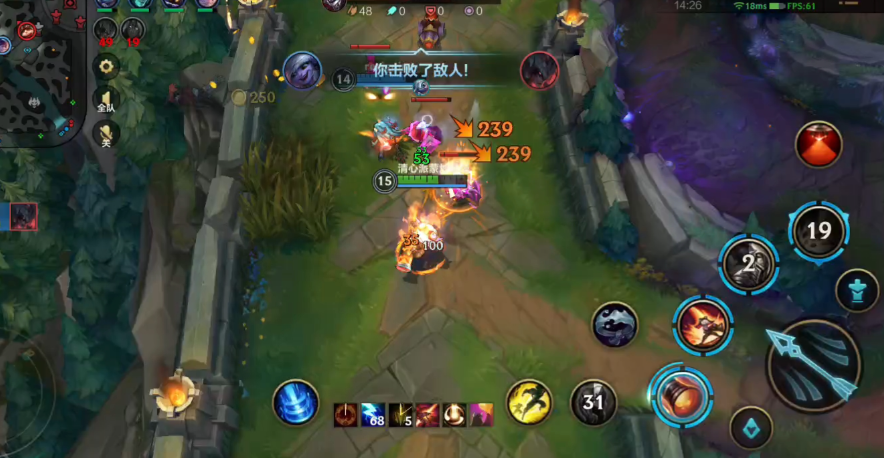The width and height of the screenshot is (884, 458).
Task: Open the gear settings button
Action: click(107, 67)
